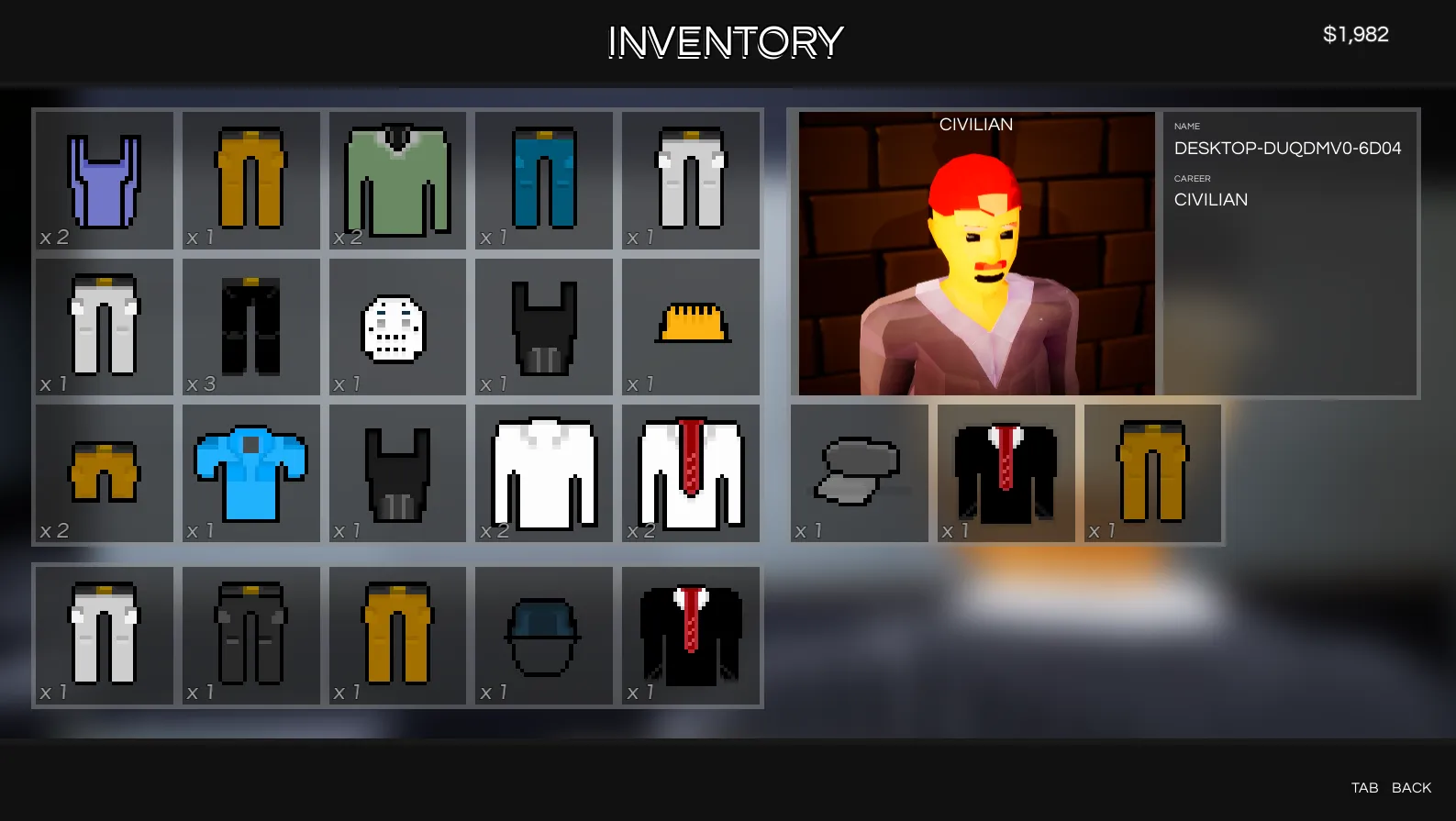Click the equipped orange pants slot

coord(1152,472)
